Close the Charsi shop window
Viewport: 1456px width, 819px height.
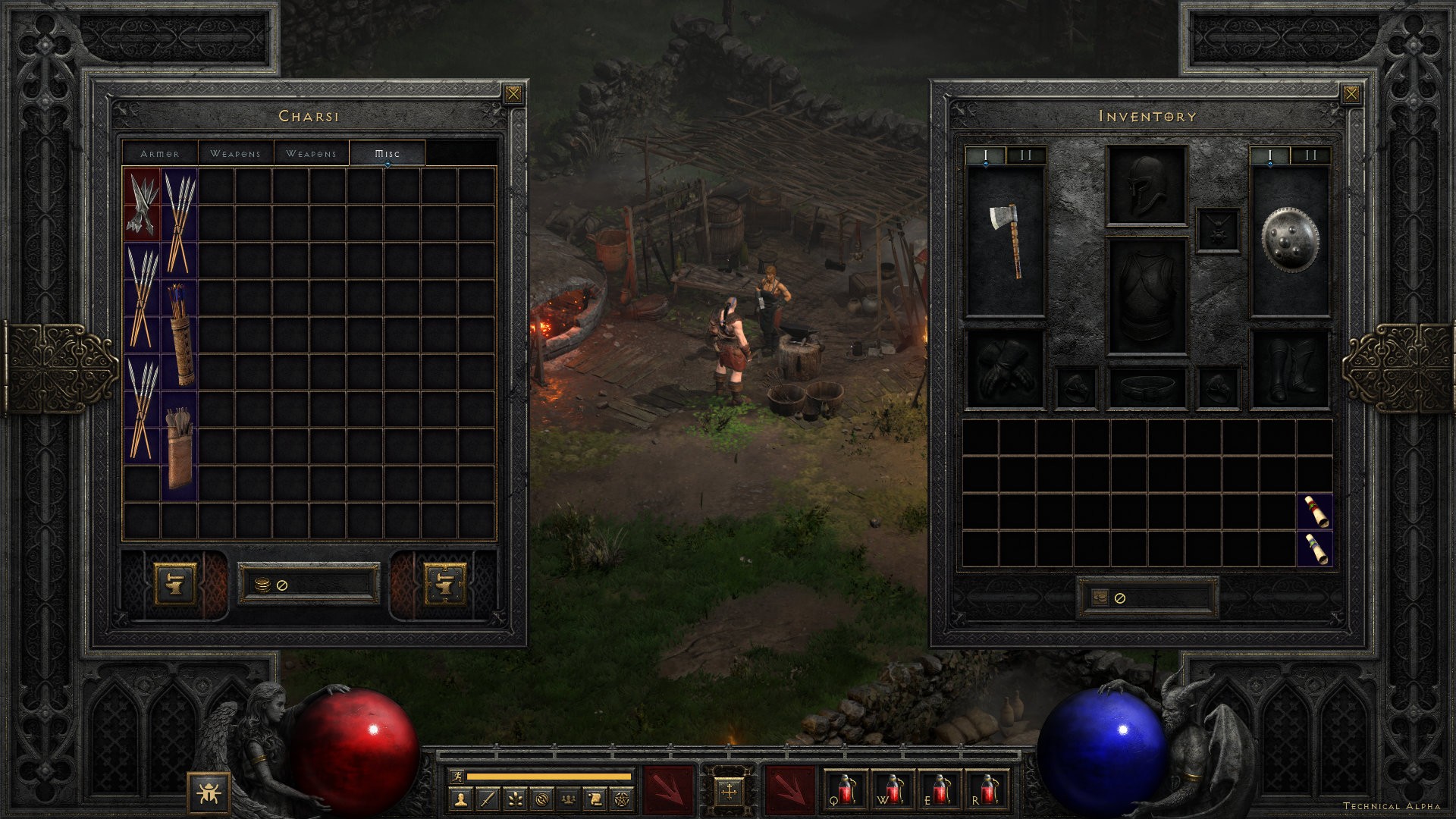point(513,94)
